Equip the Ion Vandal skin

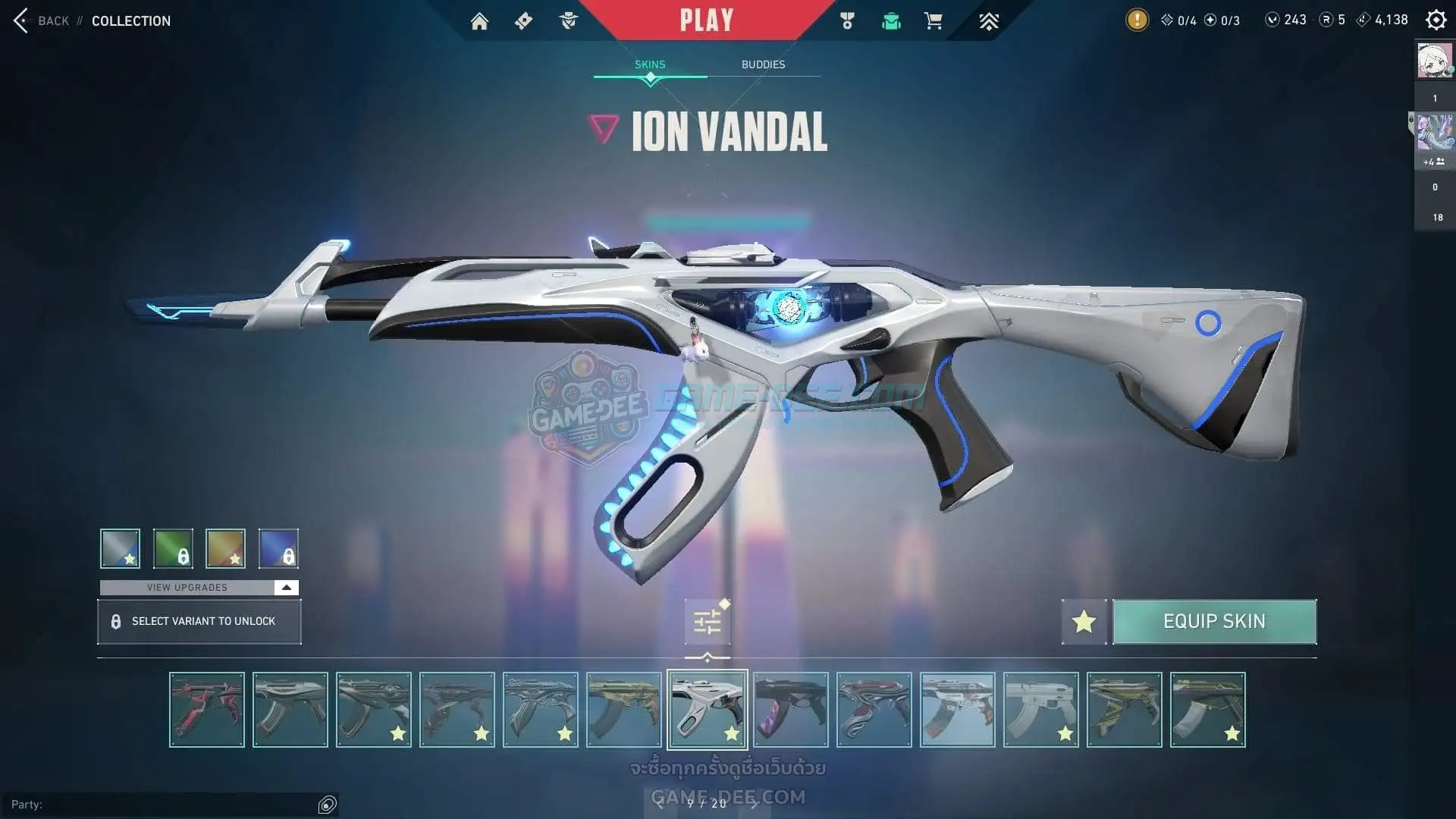click(x=1214, y=622)
